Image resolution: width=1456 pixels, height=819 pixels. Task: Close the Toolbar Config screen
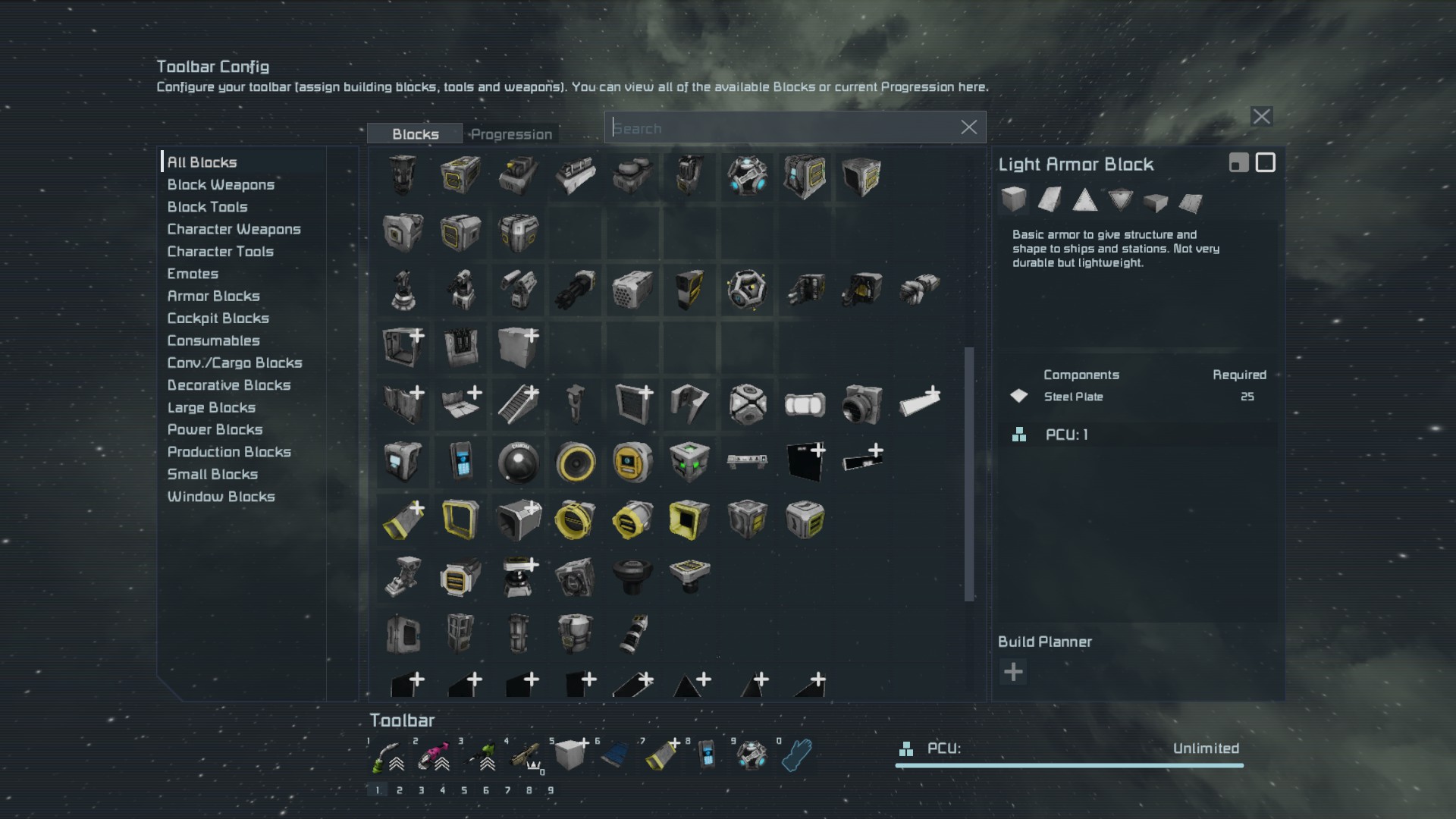pos(1261,117)
